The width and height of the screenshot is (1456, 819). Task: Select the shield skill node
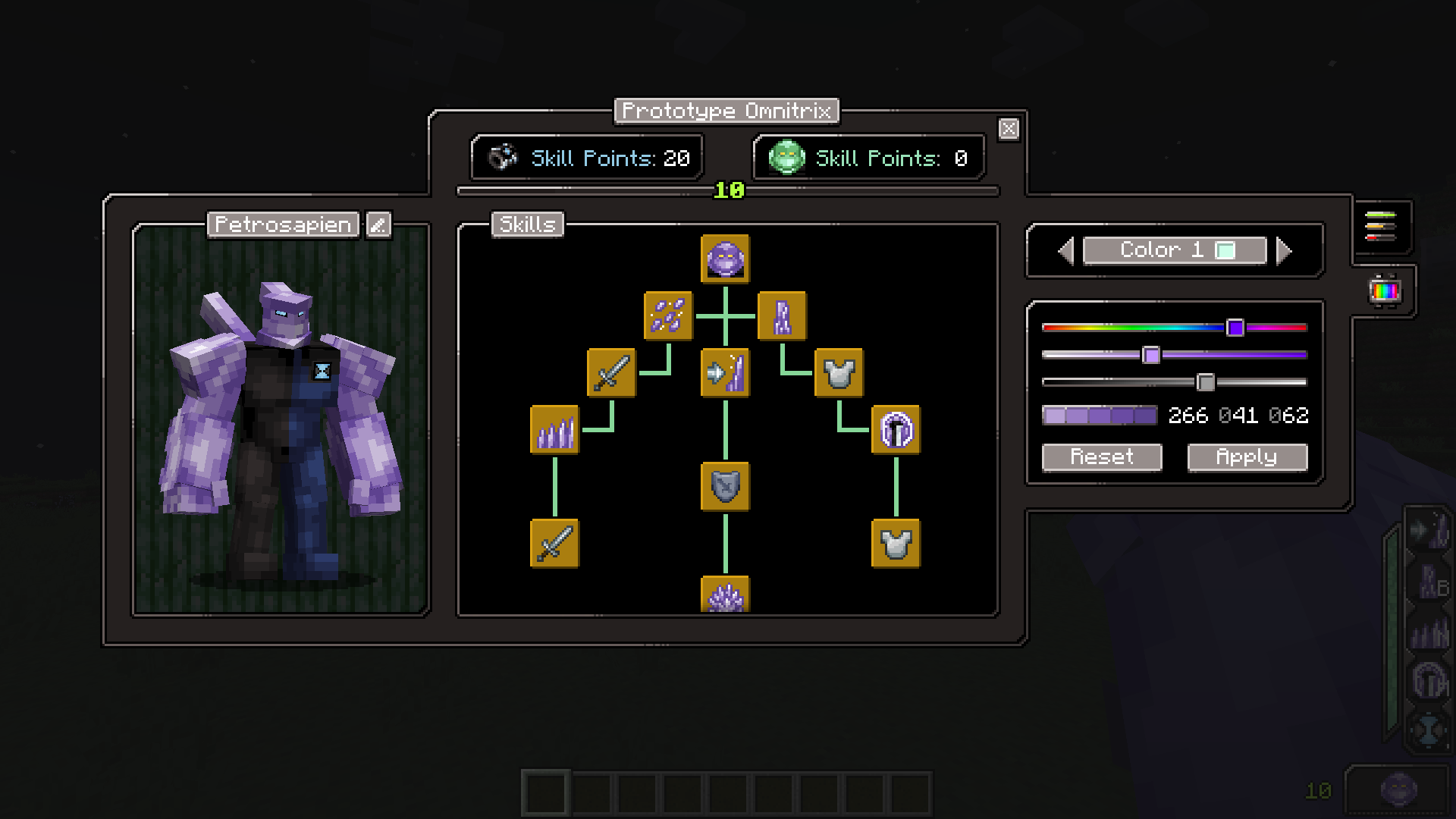725,486
